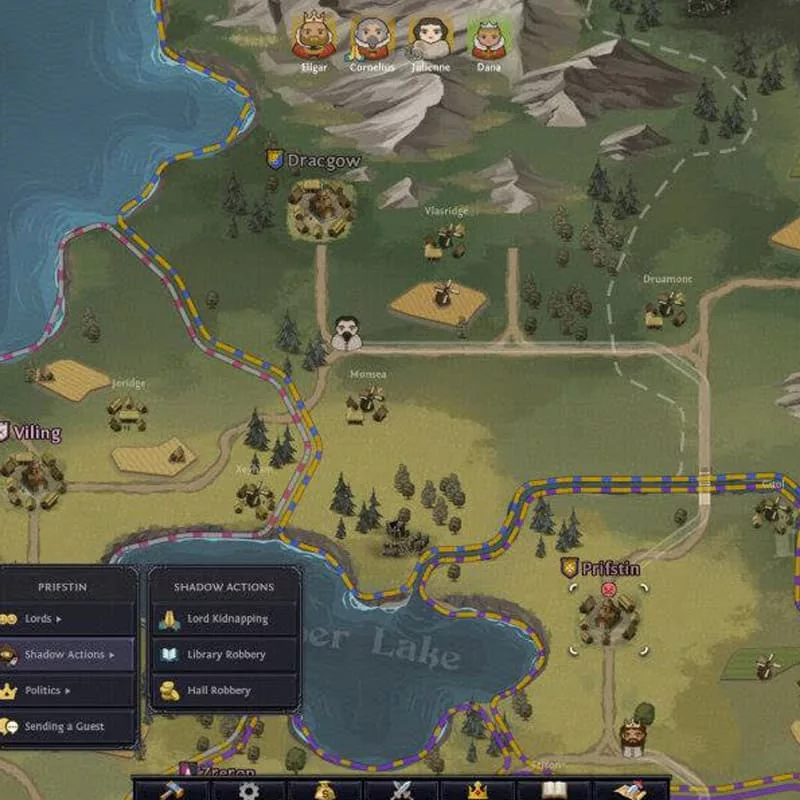Choose Julienne's portrait
Image resolution: width=800 pixels, height=800 pixels.
[431, 38]
